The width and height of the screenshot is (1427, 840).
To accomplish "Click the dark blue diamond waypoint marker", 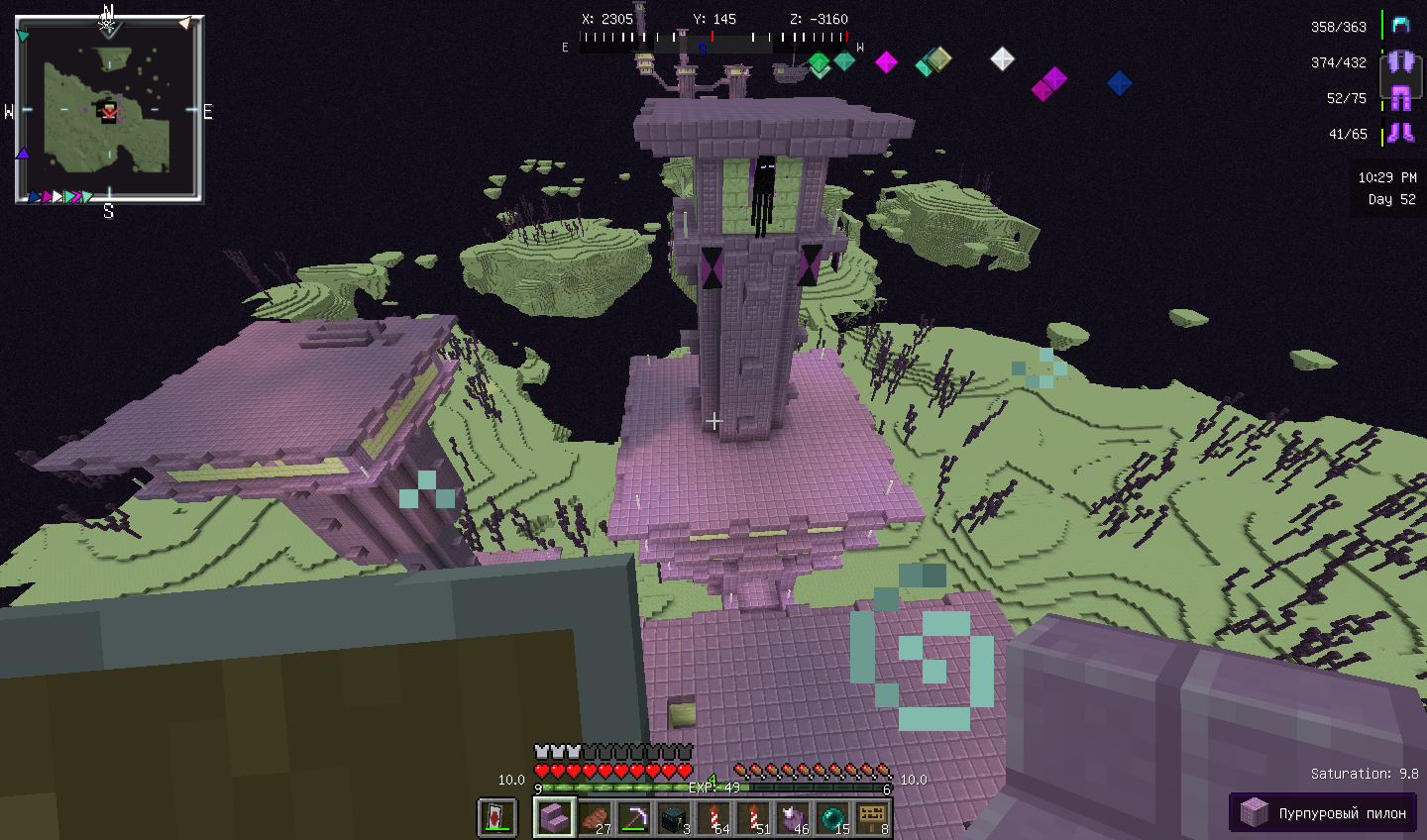I will pos(1119,83).
